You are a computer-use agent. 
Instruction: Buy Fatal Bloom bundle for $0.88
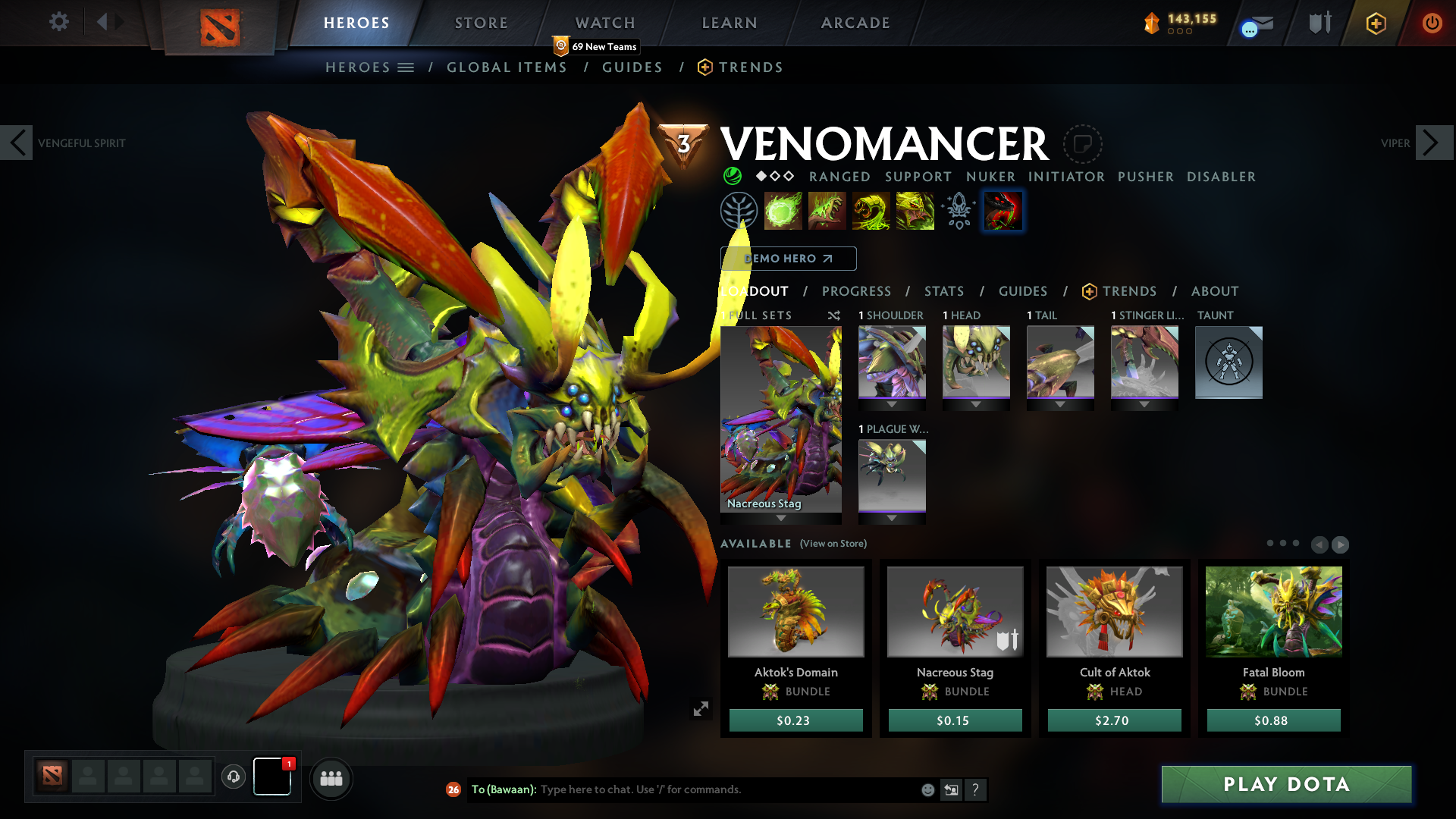pos(1273,720)
